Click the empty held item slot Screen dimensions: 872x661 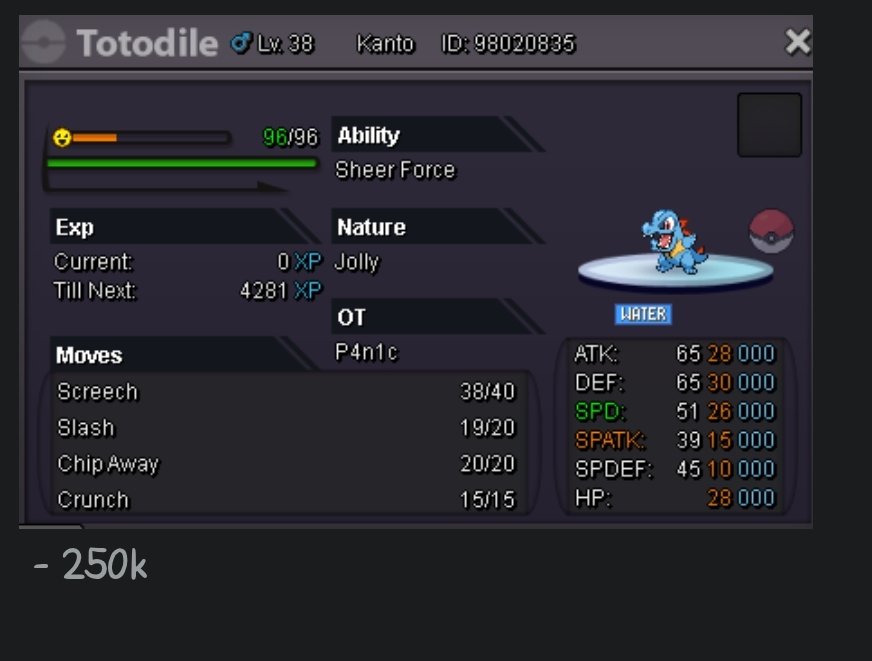(x=769, y=125)
